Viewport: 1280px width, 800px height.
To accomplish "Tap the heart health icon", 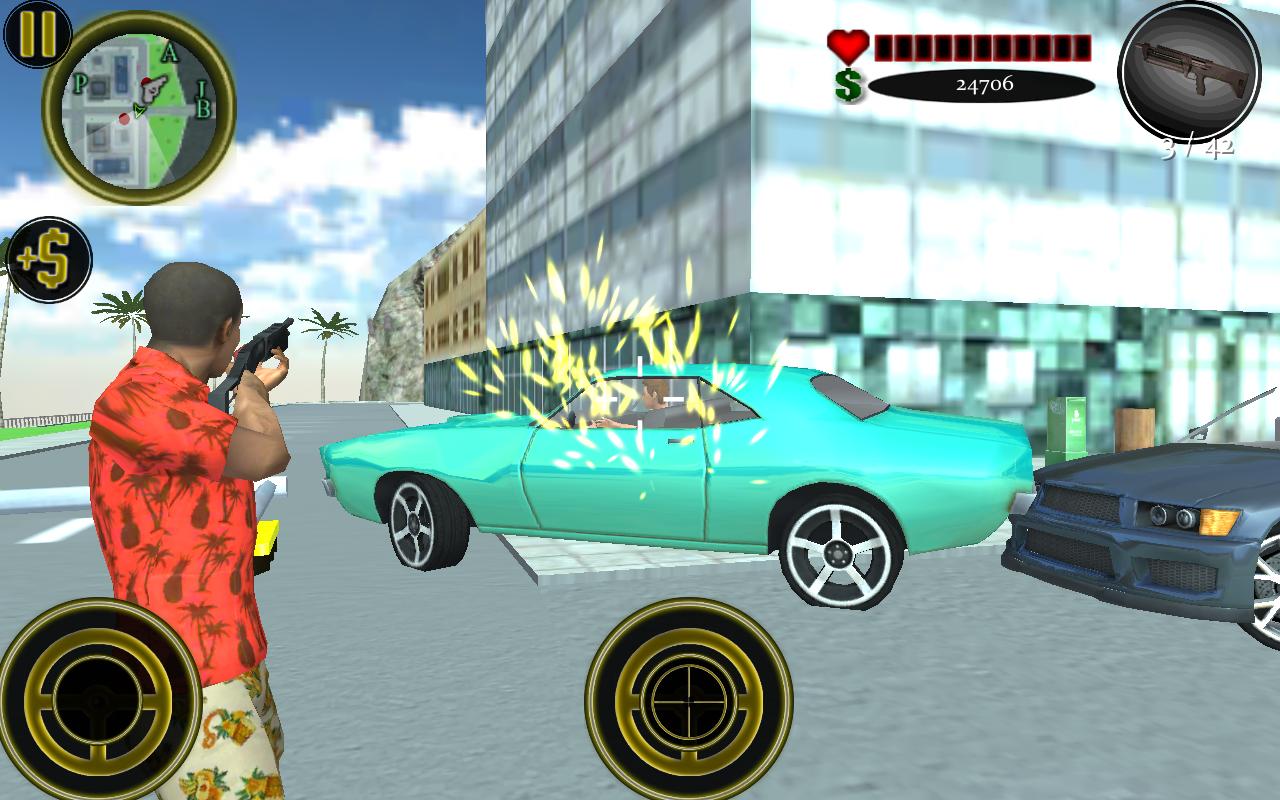I will click(845, 45).
